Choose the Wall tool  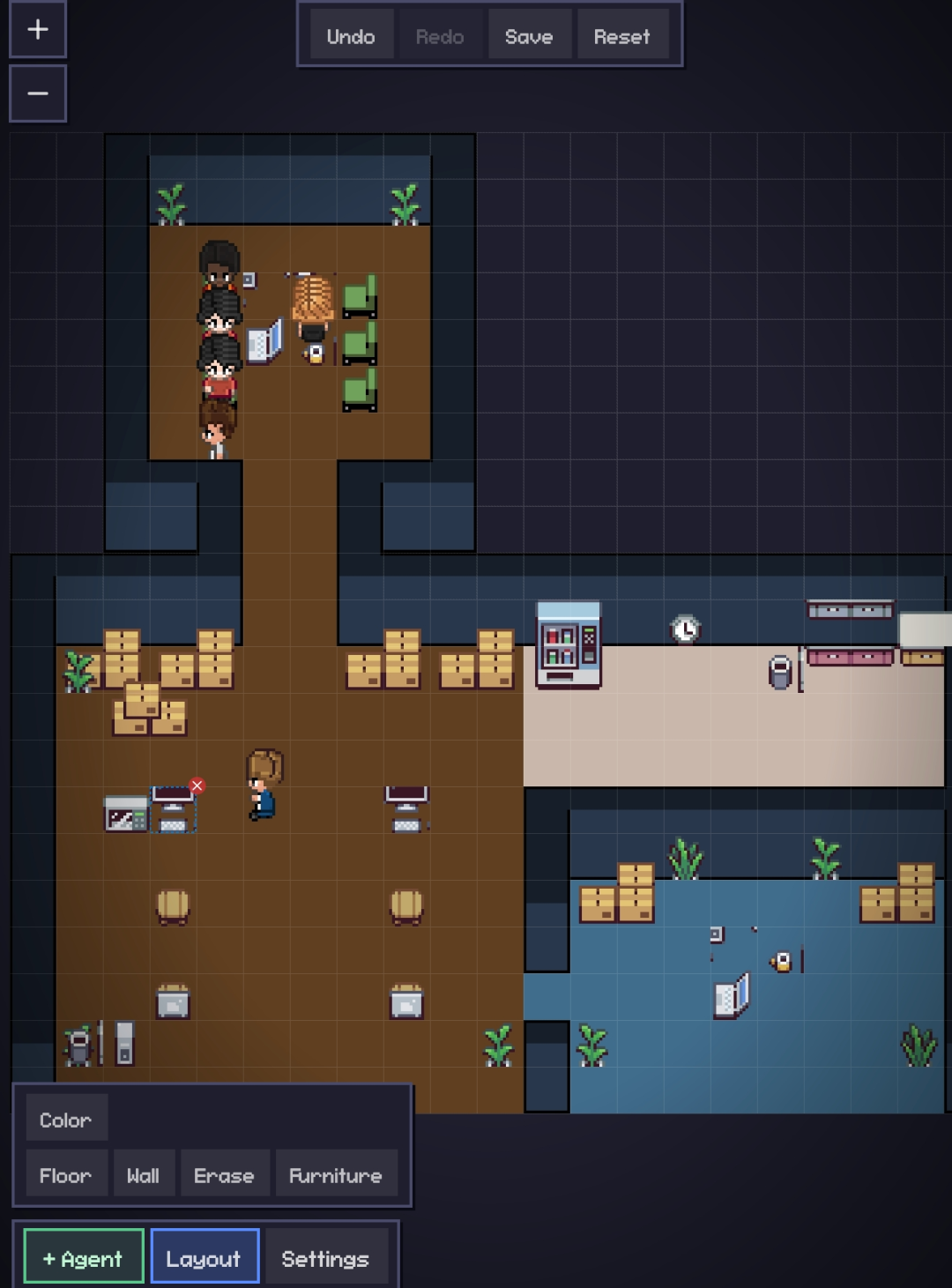(x=144, y=1175)
